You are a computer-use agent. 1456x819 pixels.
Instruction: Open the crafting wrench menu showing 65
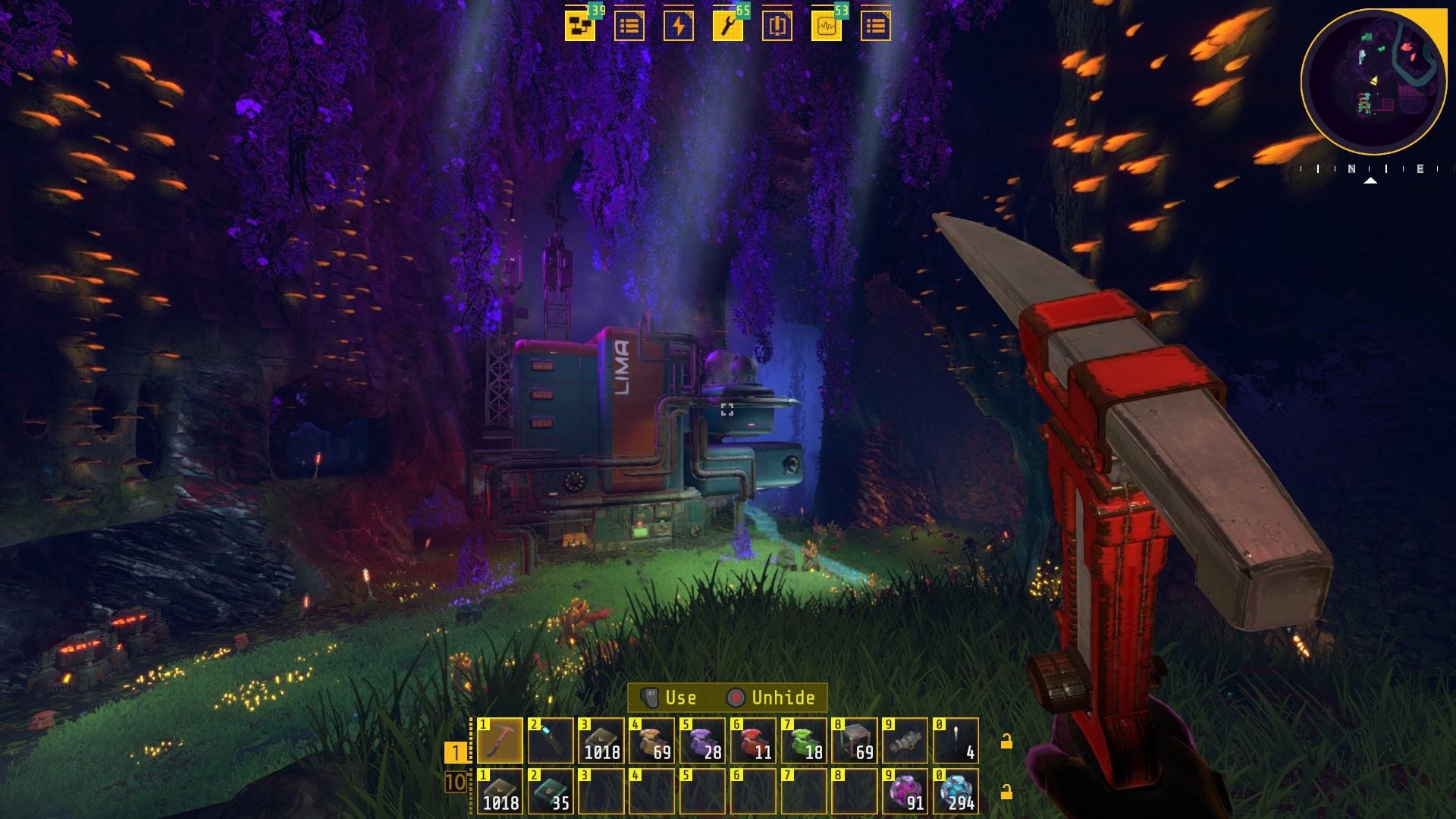pyautogui.click(x=728, y=25)
